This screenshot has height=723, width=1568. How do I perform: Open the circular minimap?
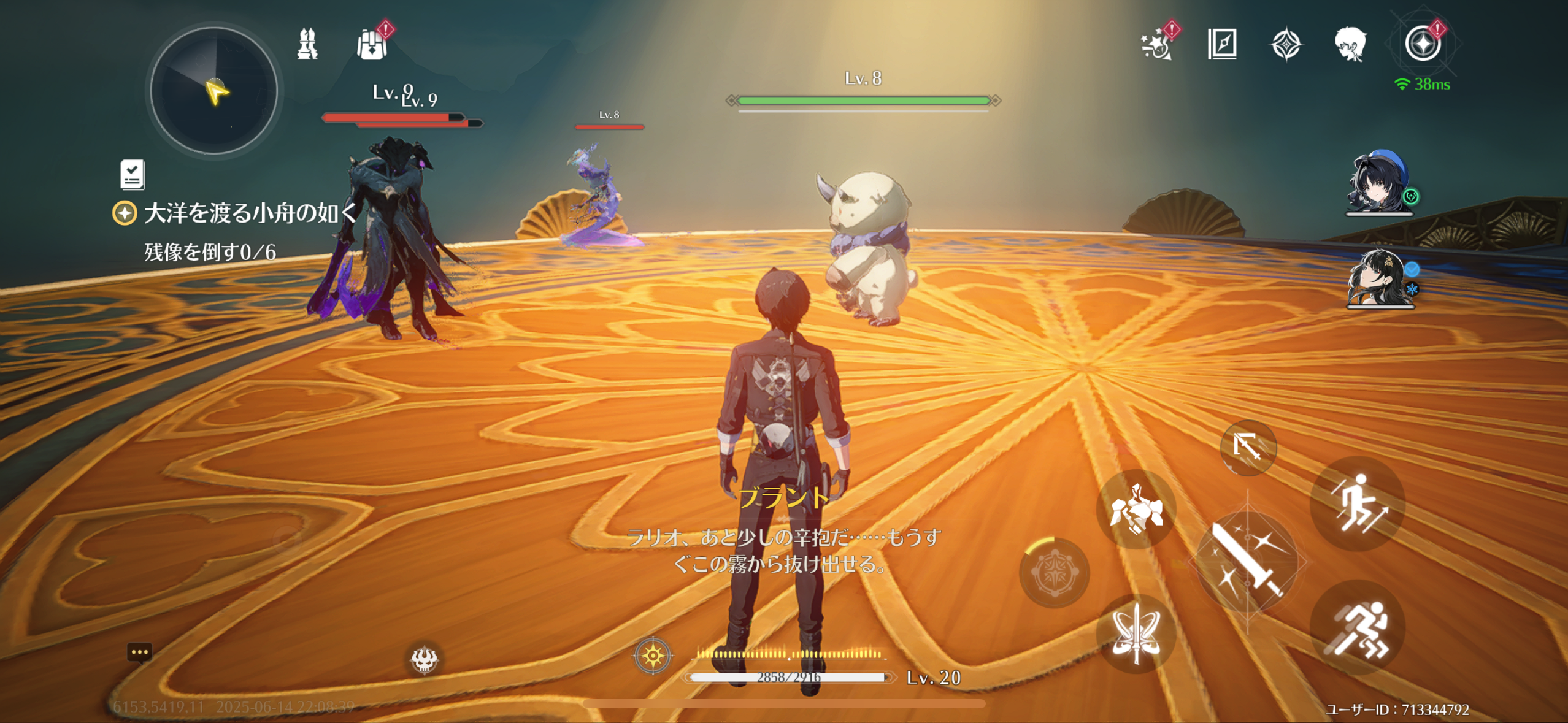point(214,91)
